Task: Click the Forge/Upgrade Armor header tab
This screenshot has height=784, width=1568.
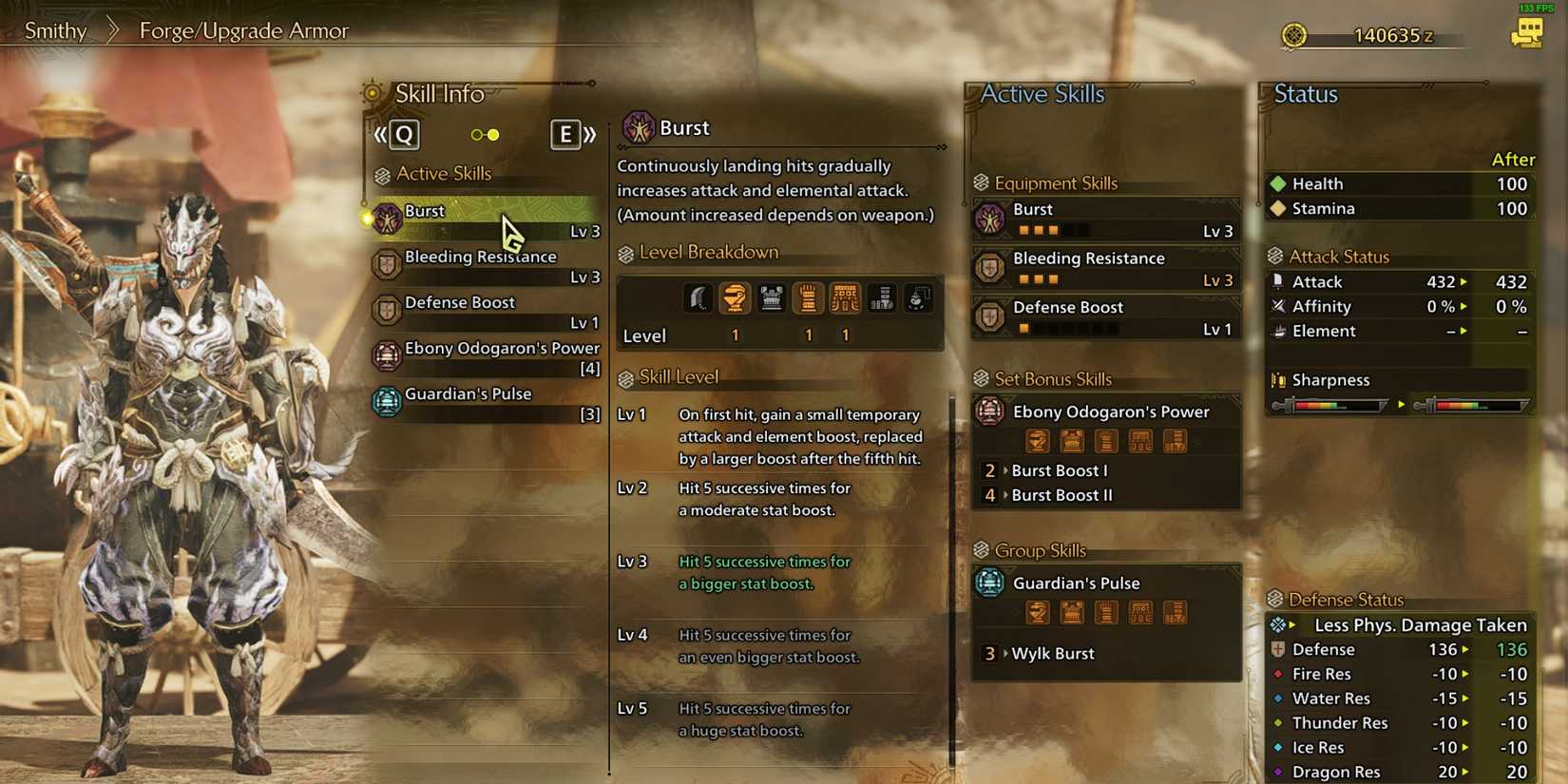Action: click(x=242, y=30)
